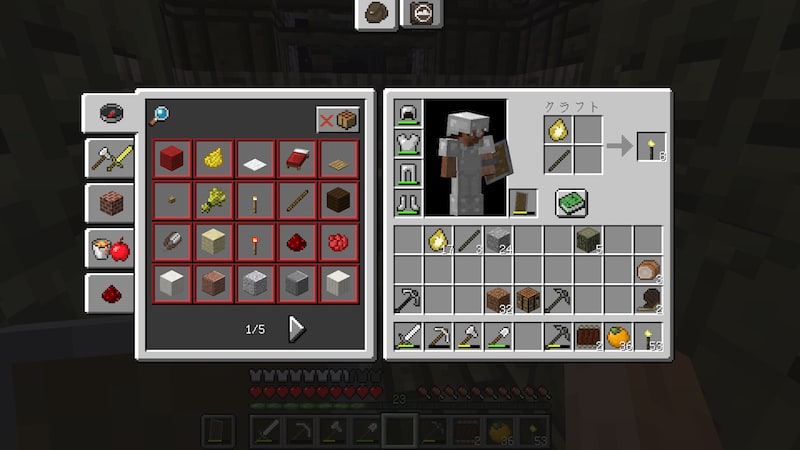Screen dimensions: 800x450
Task: Select the crafting table in inventory
Action: 528,299
